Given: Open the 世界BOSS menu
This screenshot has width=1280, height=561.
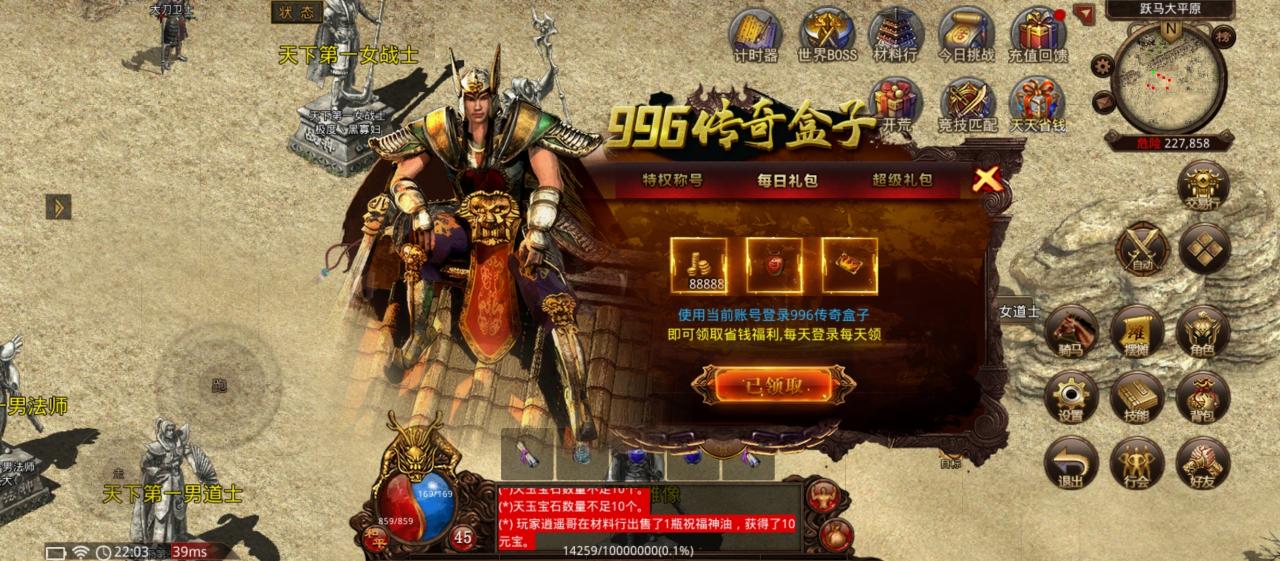Looking at the screenshot, I should point(827,35).
